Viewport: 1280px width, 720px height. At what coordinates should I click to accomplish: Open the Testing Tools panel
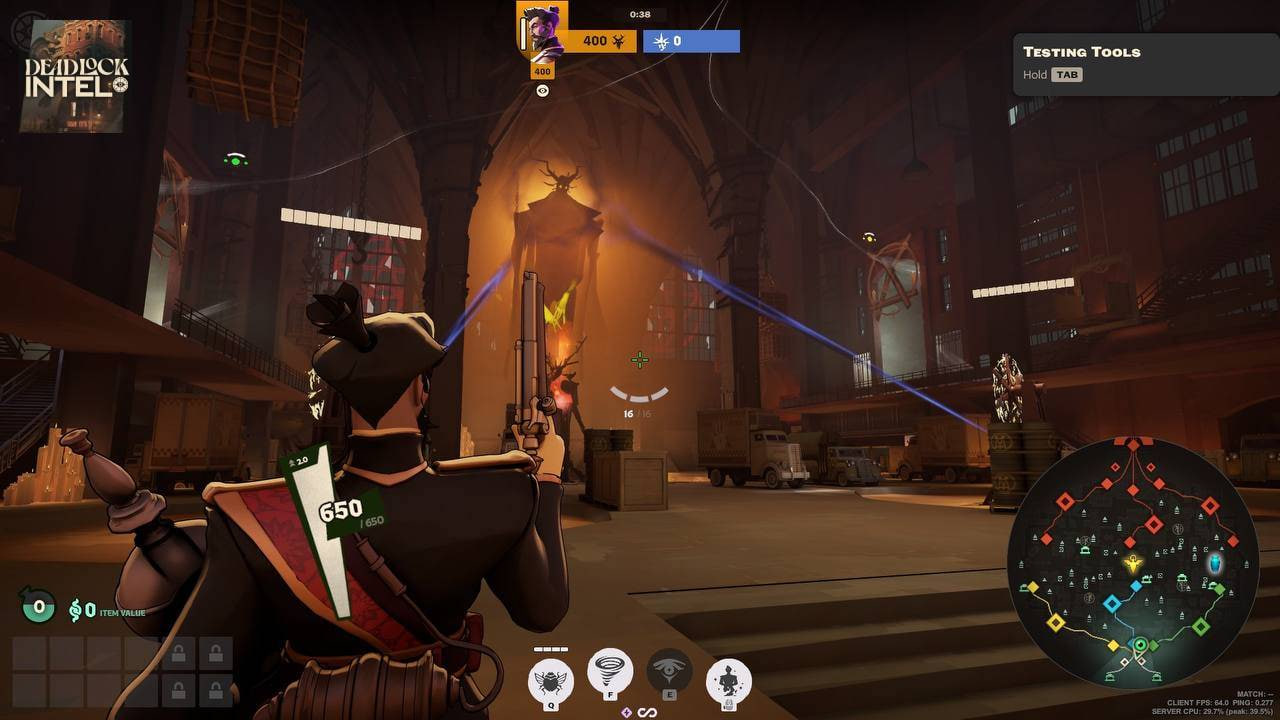[1145, 62]
